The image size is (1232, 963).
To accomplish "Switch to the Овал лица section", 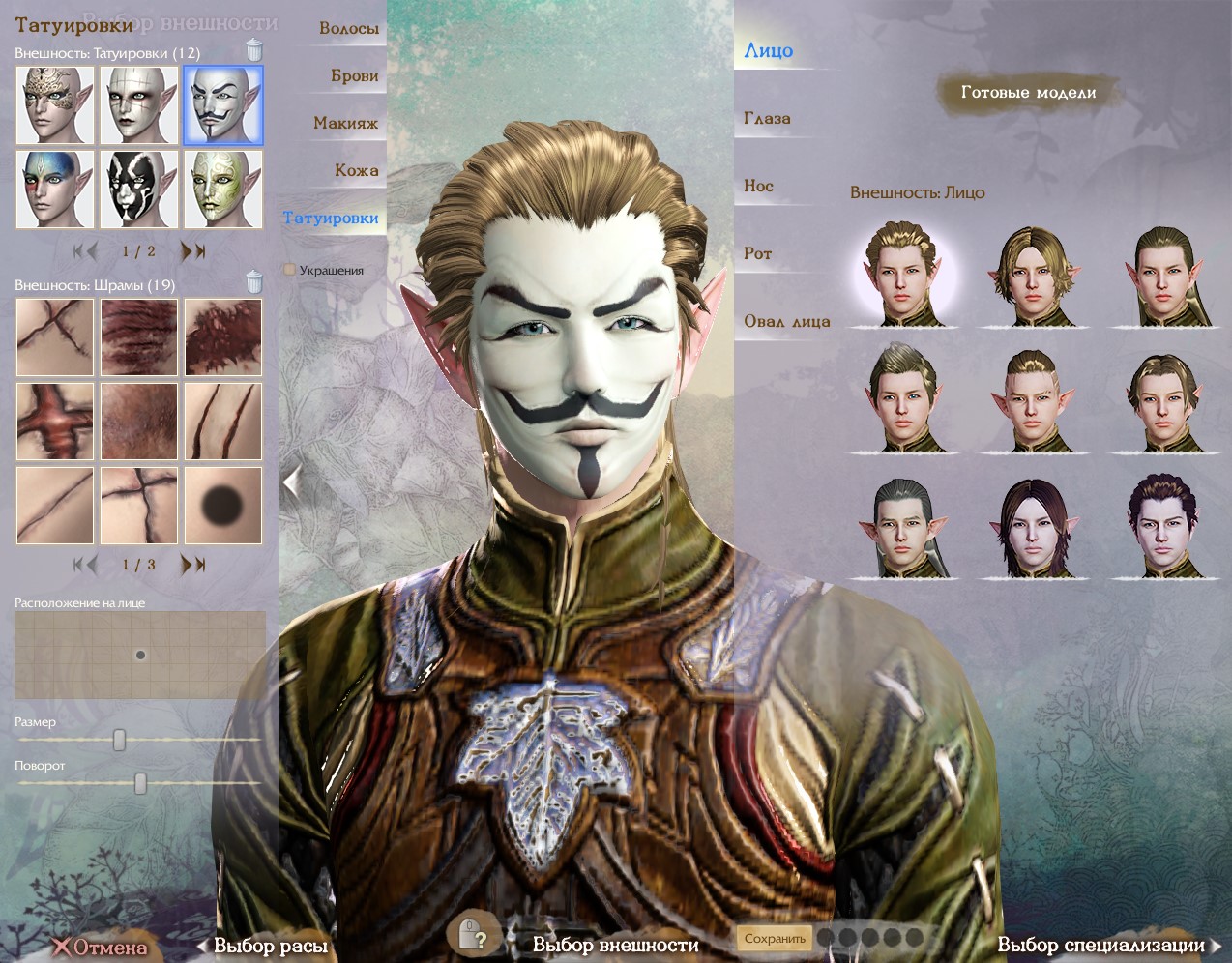I will [x=786, y=322].
